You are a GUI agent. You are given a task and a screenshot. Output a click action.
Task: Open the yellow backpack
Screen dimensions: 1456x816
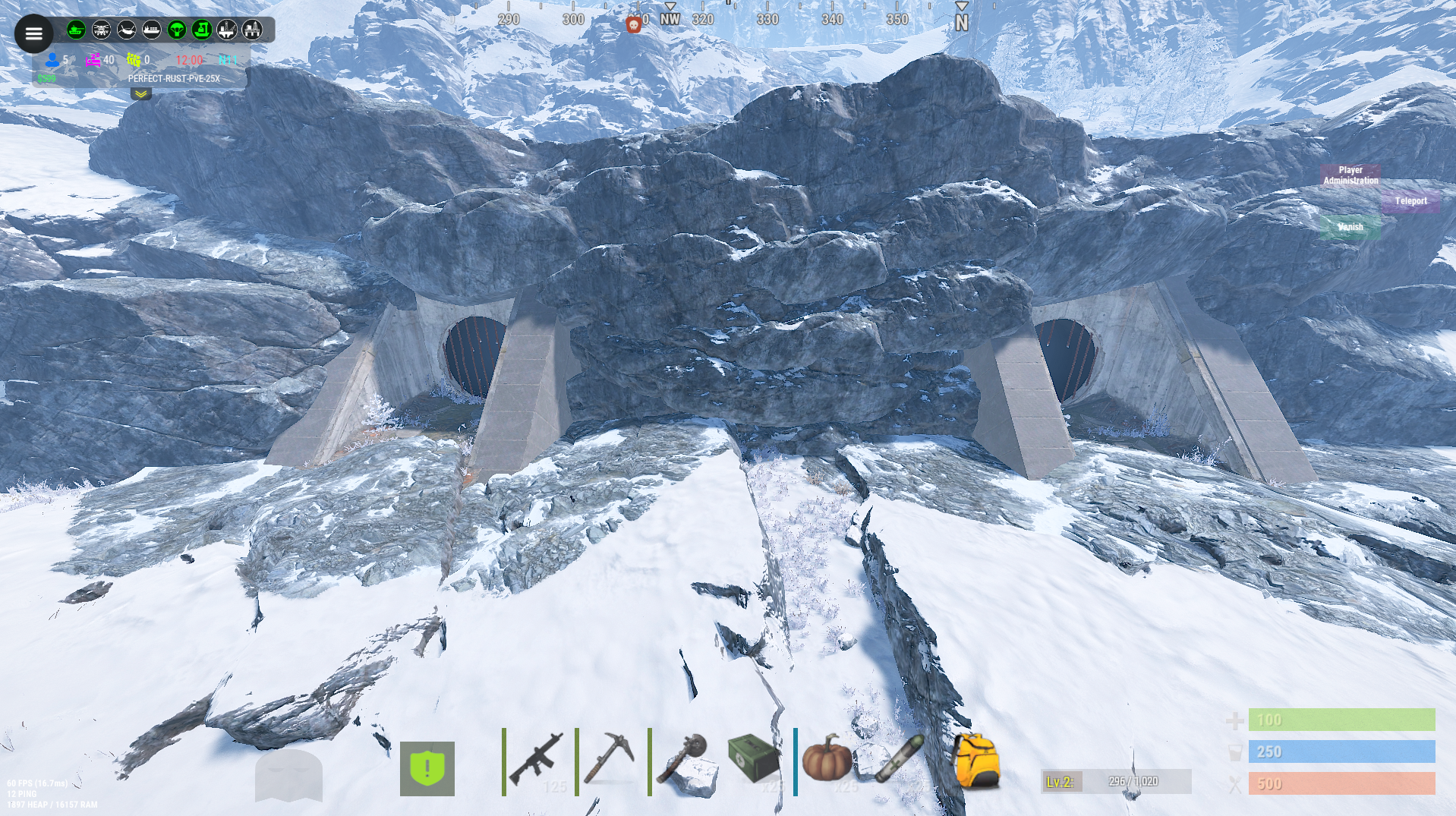[x=975, y=761]
